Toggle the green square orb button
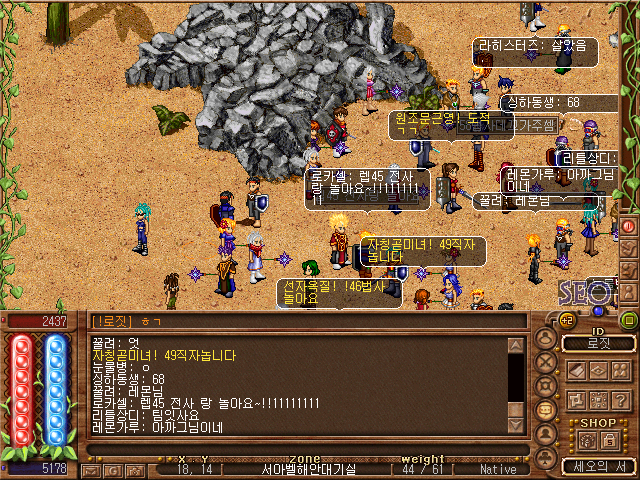This screenshot has height=480, width=640. [629, 320]
